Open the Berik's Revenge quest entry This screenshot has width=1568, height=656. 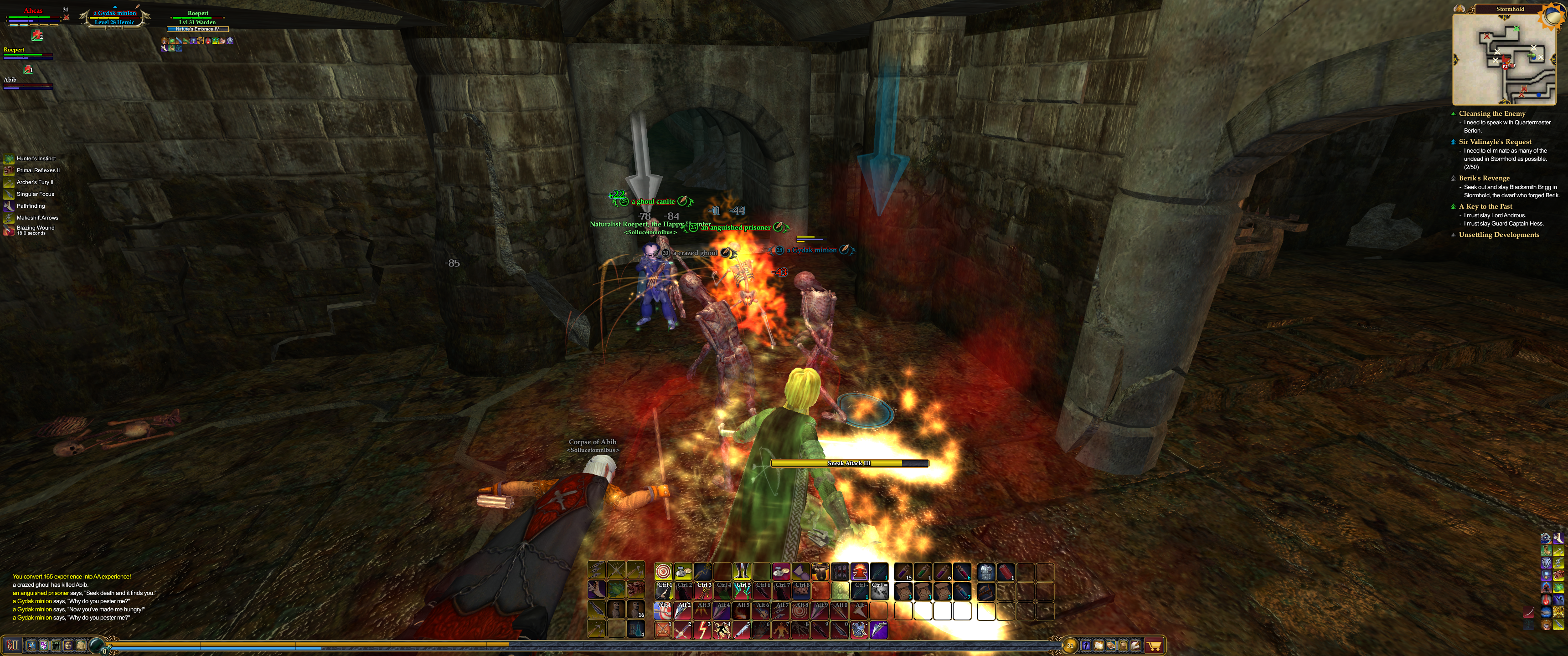pyautogui.click(x=1483, y=178)
